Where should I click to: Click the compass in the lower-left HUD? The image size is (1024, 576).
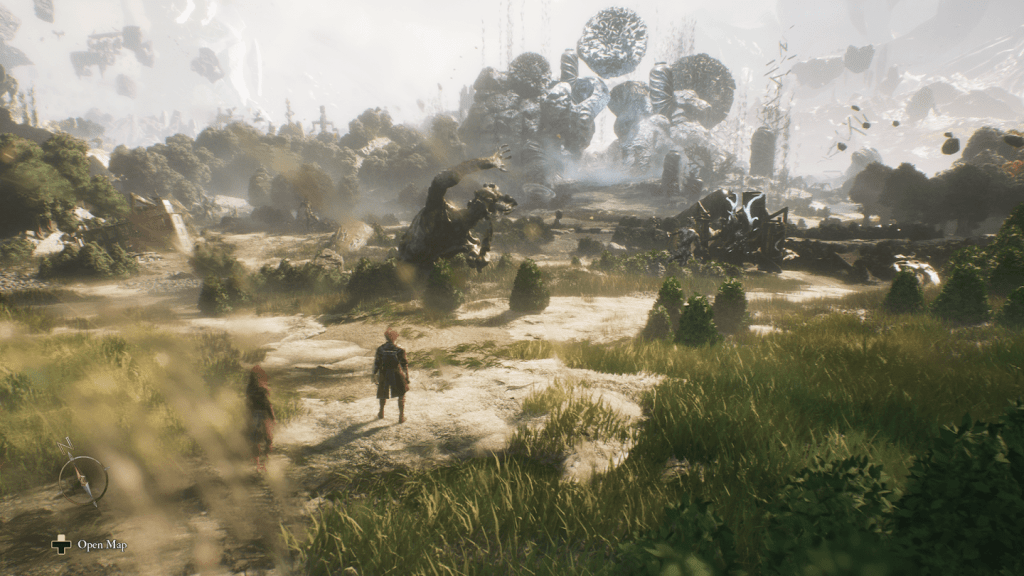tap(83, 477)
